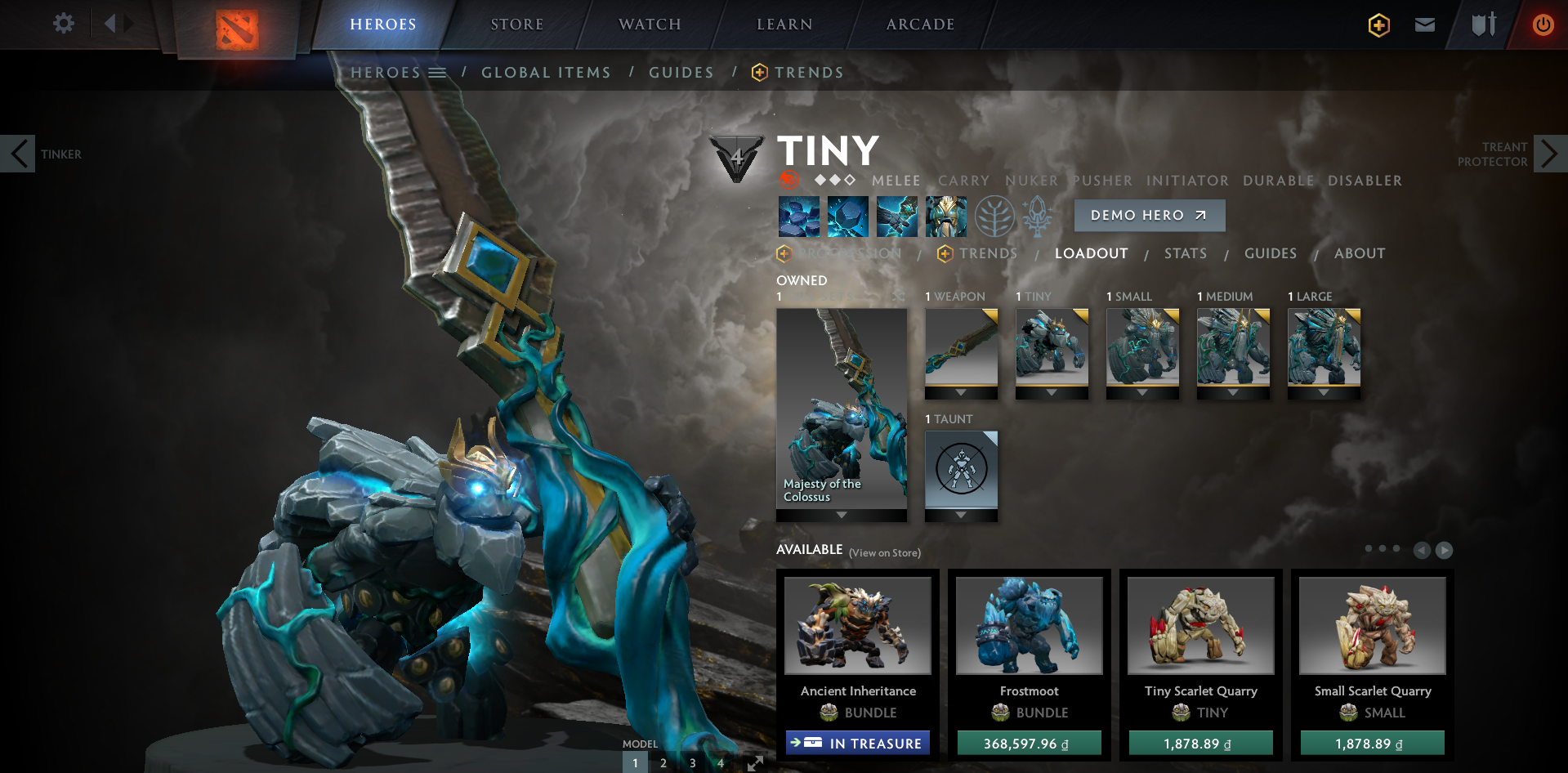This screenshot has height=773, width=1568.
Task: Go to next hero Treant Protector arrow
Action: 1551,153
